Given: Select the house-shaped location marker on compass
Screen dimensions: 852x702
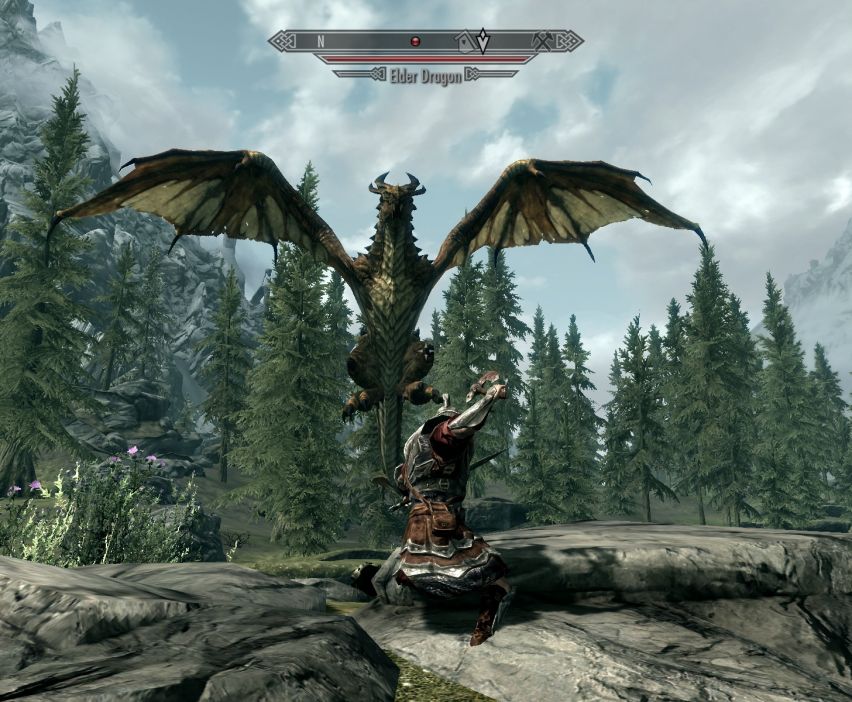Looking at the screenshot, I should click(464, 42).
